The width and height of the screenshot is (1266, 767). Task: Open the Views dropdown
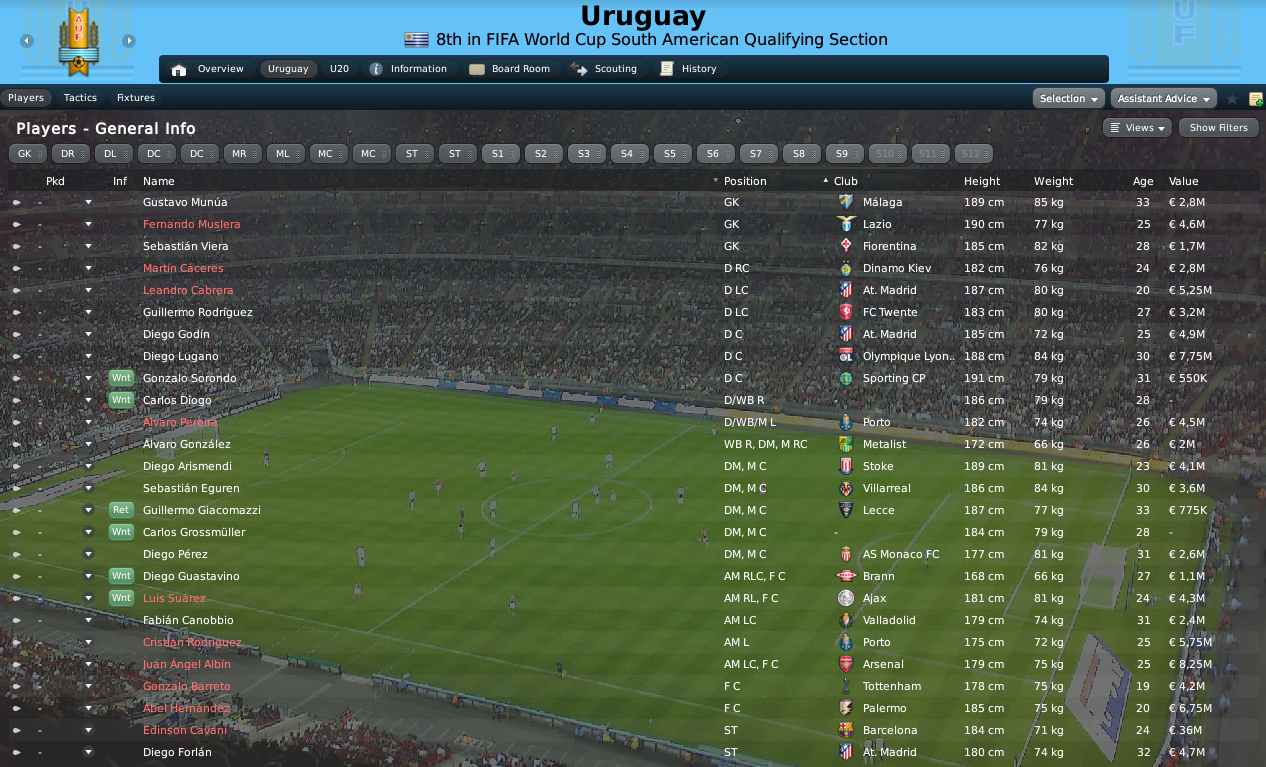point(1137,128)
